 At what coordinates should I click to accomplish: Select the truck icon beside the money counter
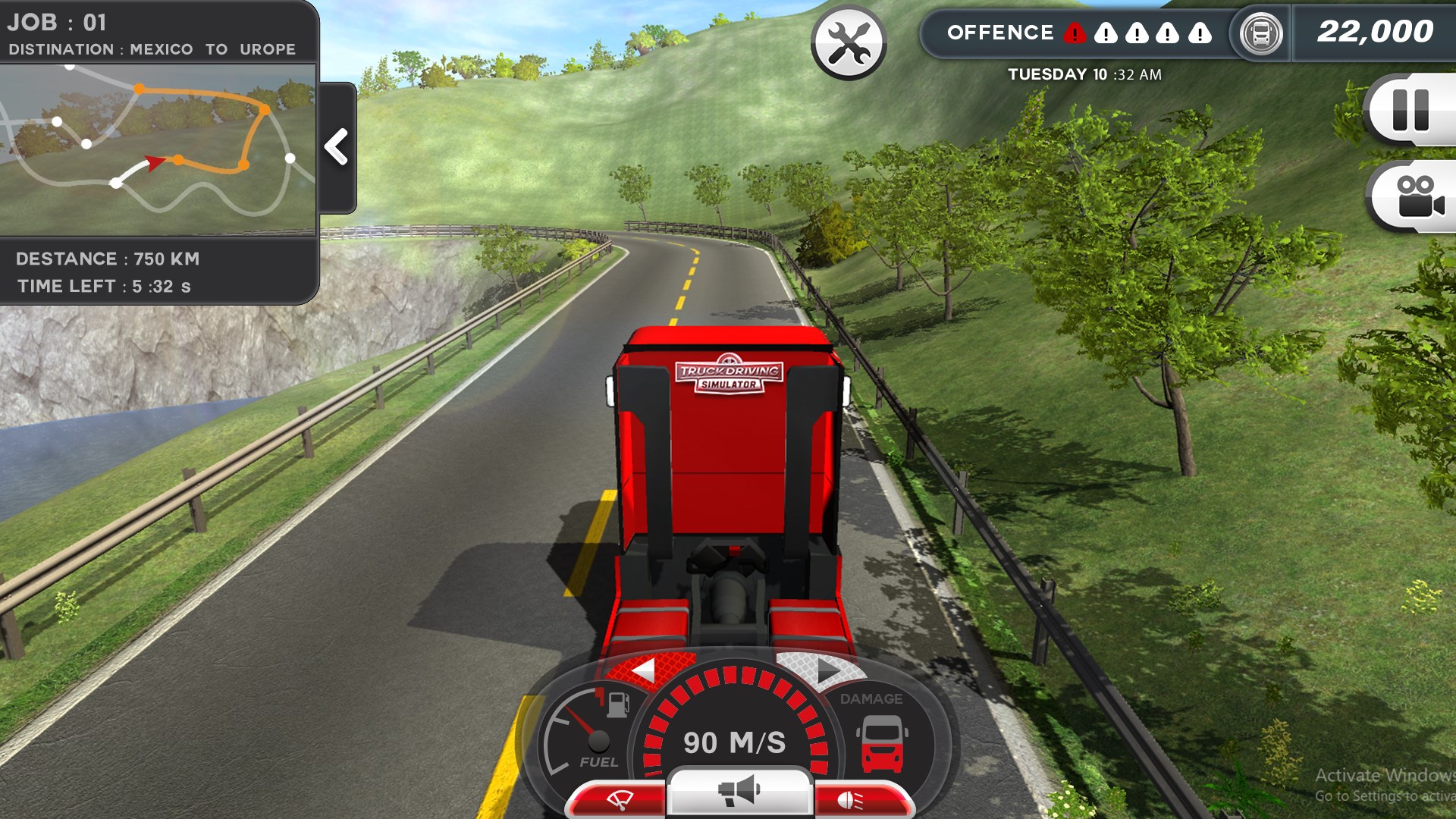(1260, 33)
